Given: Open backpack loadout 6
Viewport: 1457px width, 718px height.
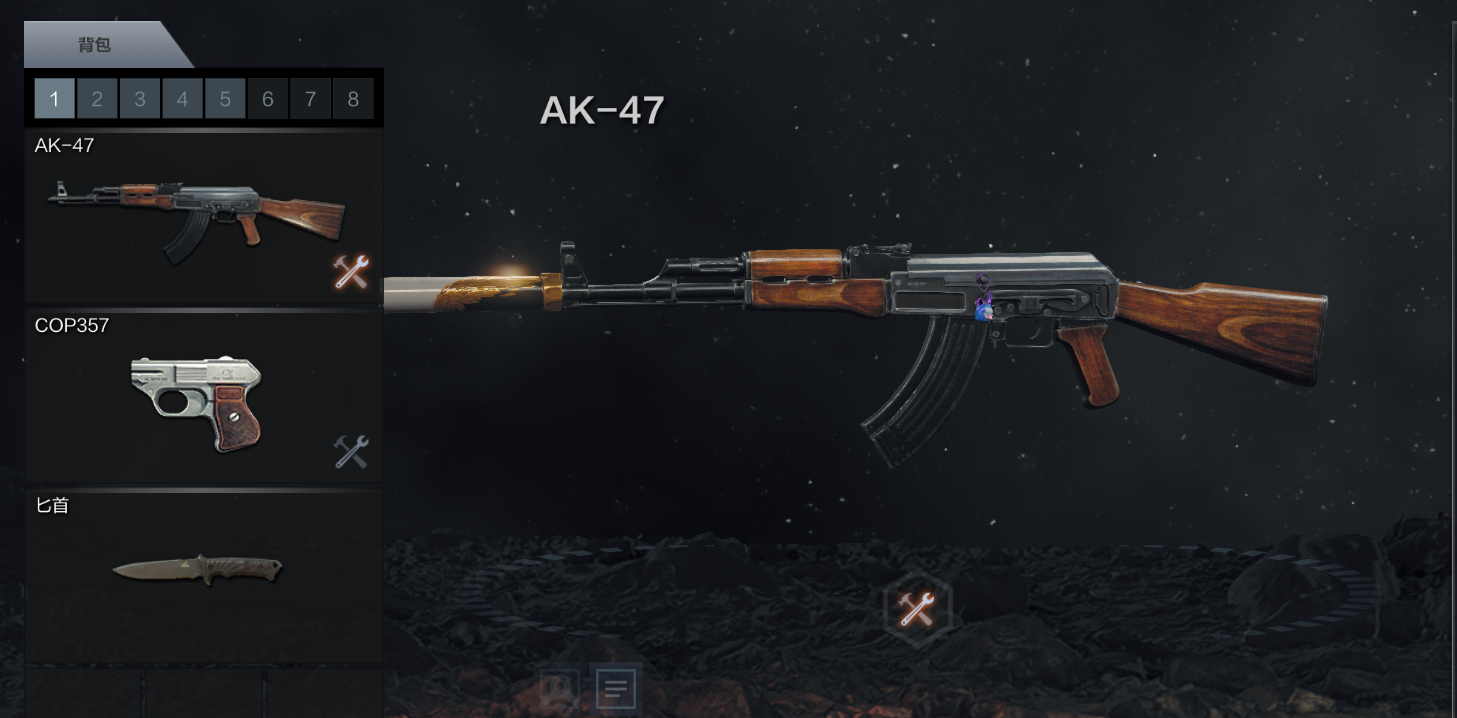Looking at the screenshot, I should click(x=268, y=99).
